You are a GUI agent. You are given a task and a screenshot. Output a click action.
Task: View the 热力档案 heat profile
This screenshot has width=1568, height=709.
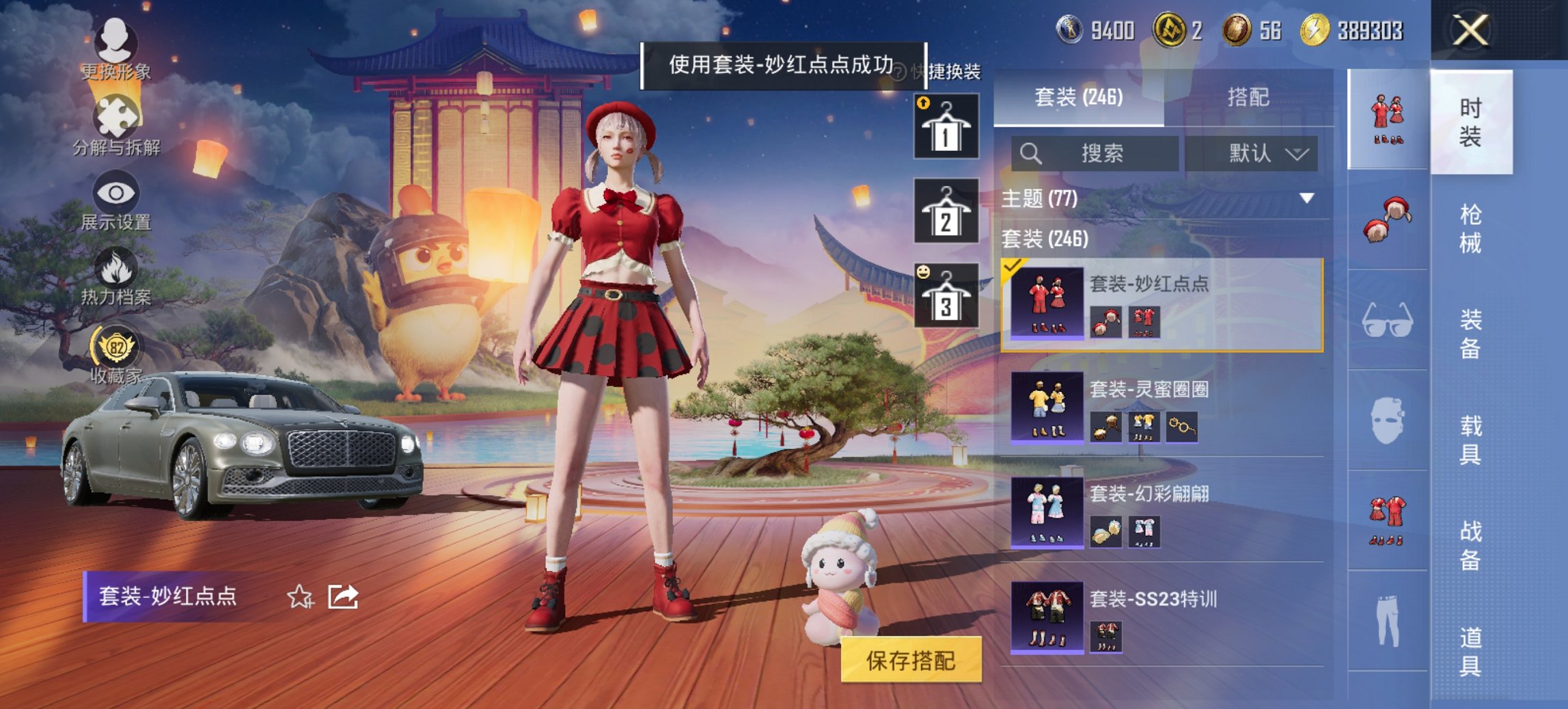pyautogui.click(x=115, y=277)
